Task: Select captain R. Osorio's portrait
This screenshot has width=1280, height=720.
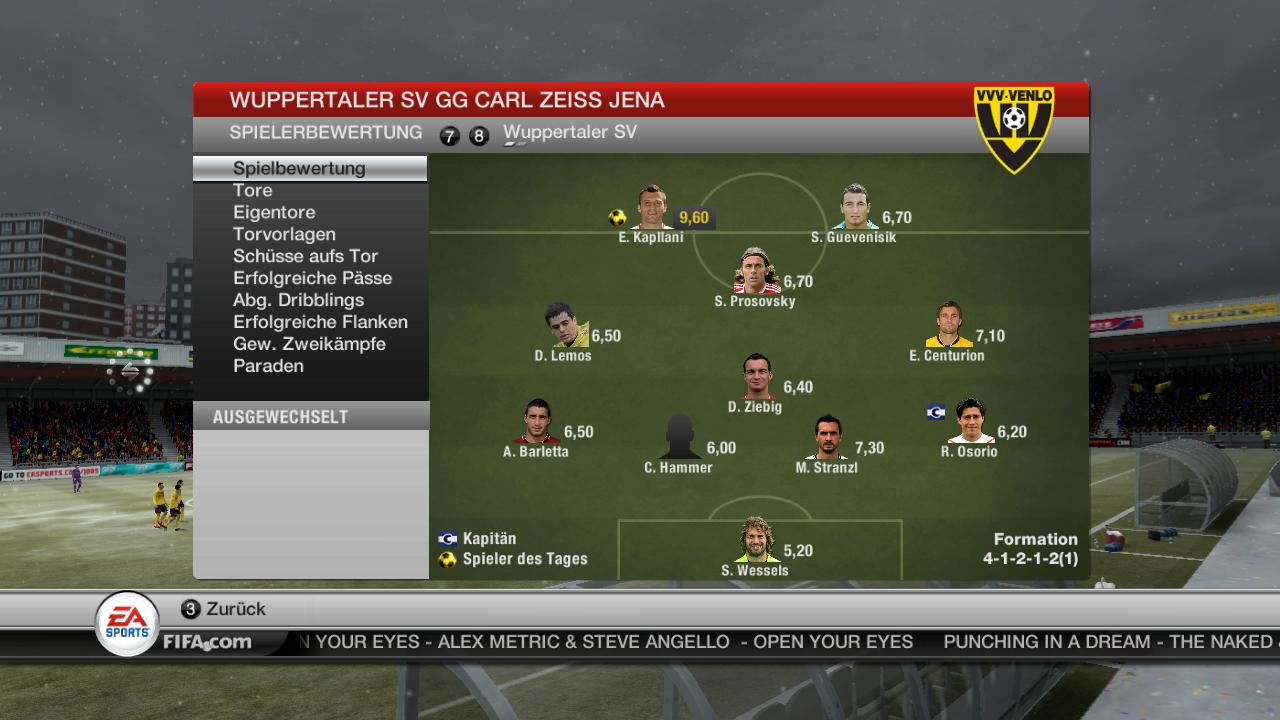Action: (x=970, y=422)
